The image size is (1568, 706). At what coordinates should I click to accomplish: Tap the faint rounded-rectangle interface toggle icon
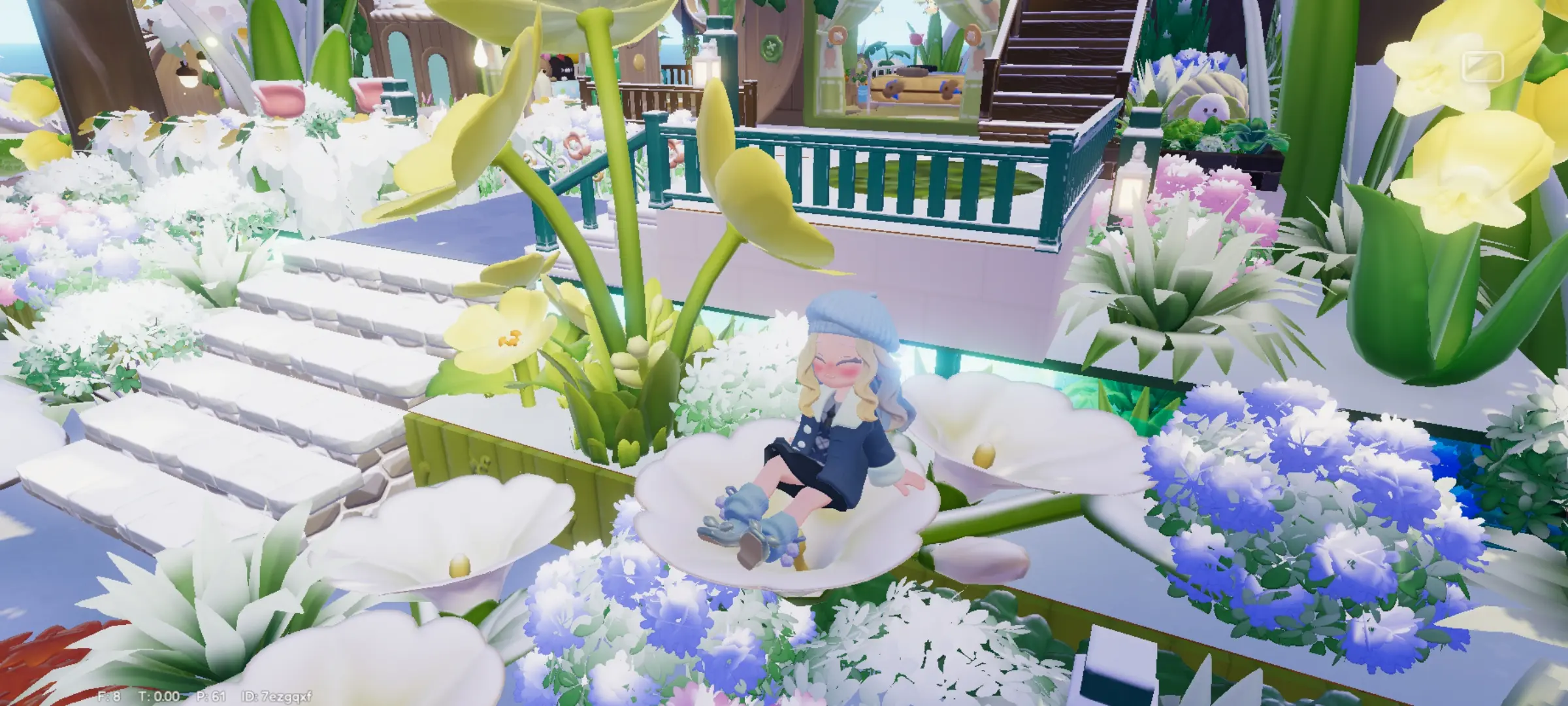pos(1482,67)
